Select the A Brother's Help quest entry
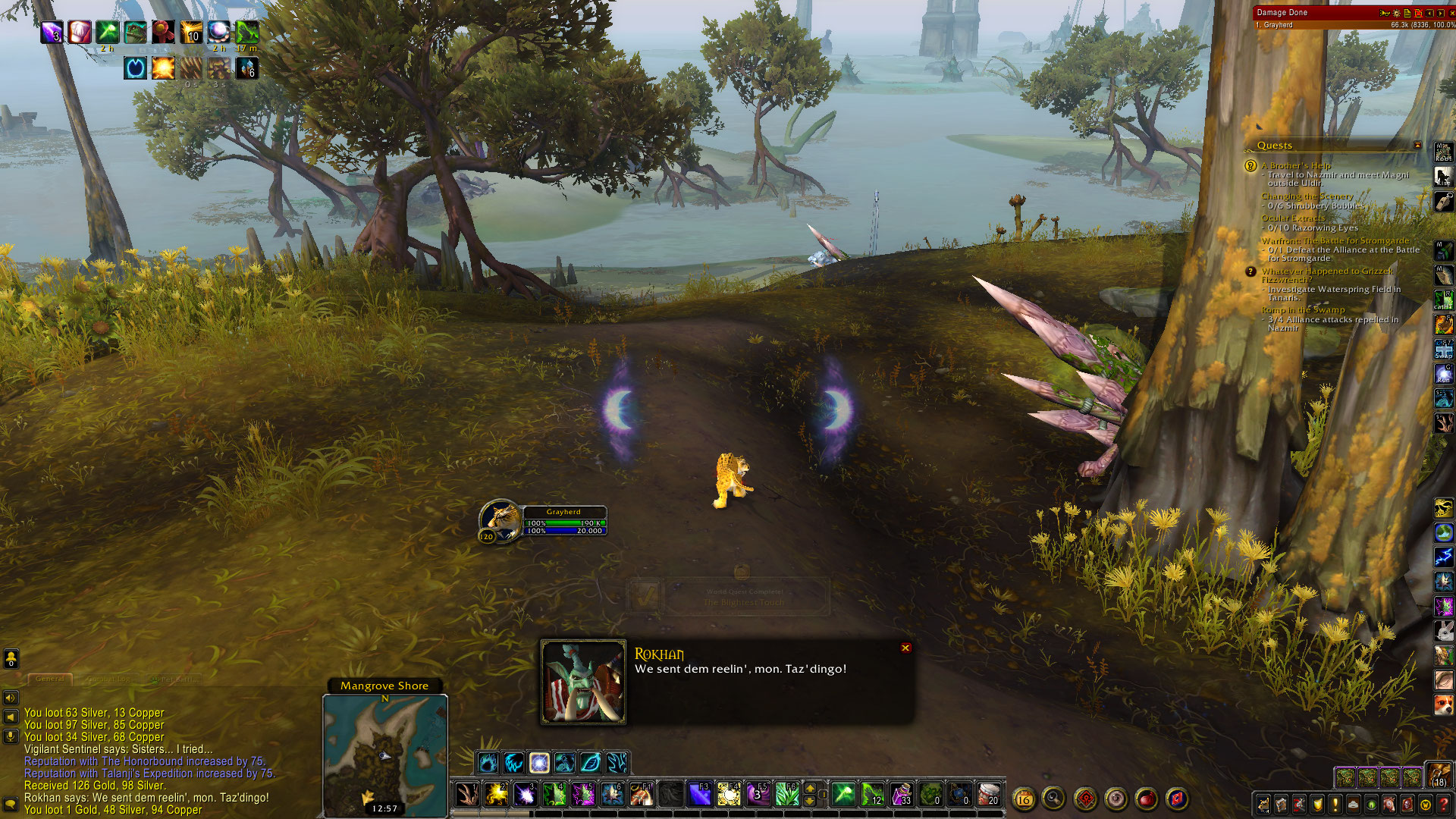Viewport: 1456px width, 819px height. pyautogui.click(x=1295, y=165)
